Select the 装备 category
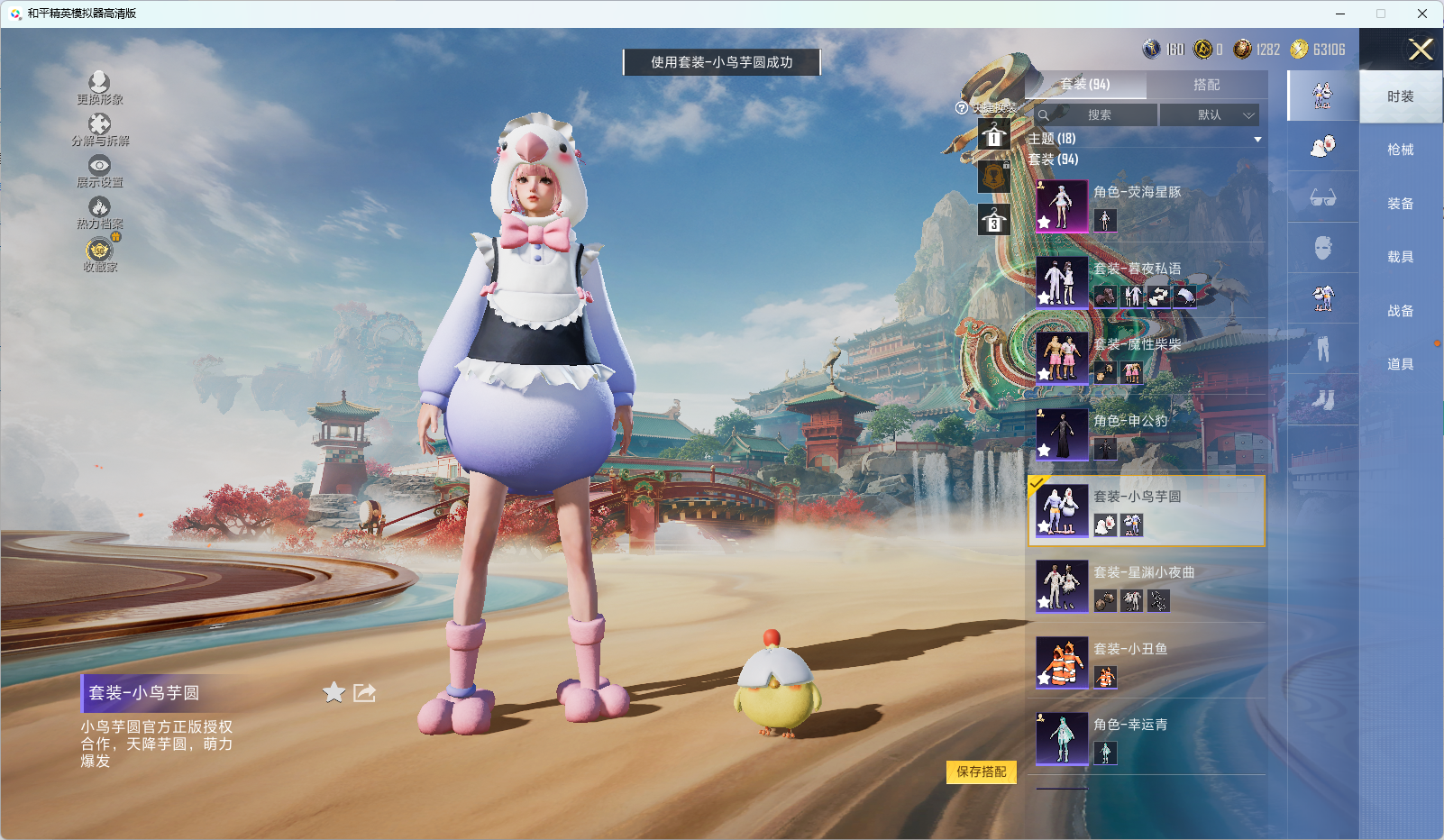The height and width of the screenshot is (840, 1444). pos(1400,204)
